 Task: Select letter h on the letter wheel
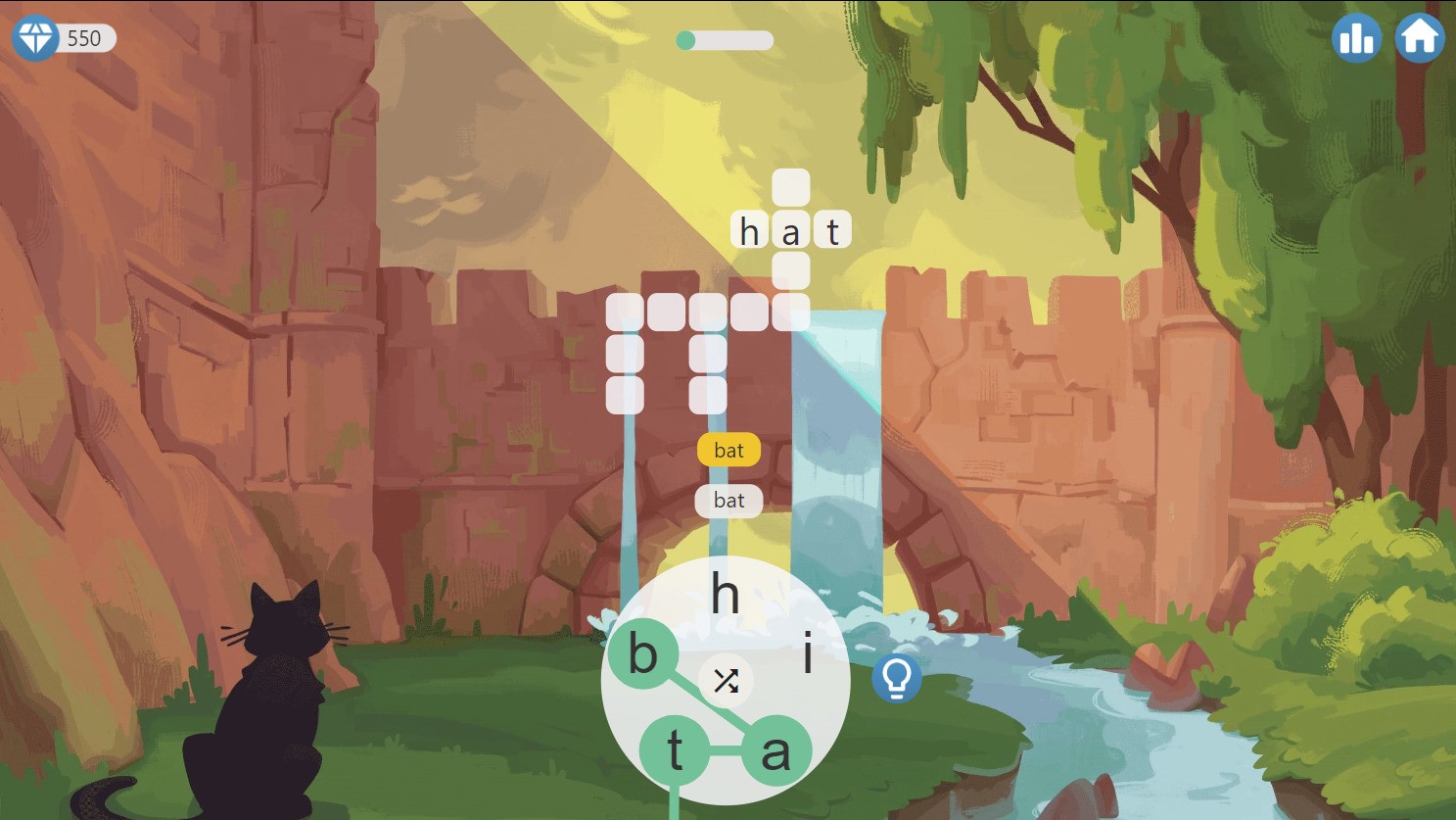[x=726, y=596]
